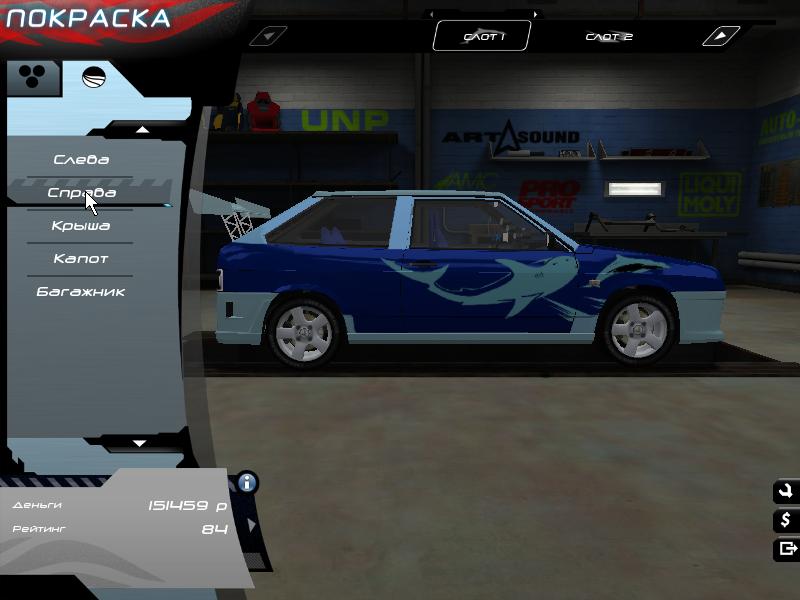Click the left arrow beside slots
The width and height of the screenshot is (800, 600).
click(x=267, y=37)
